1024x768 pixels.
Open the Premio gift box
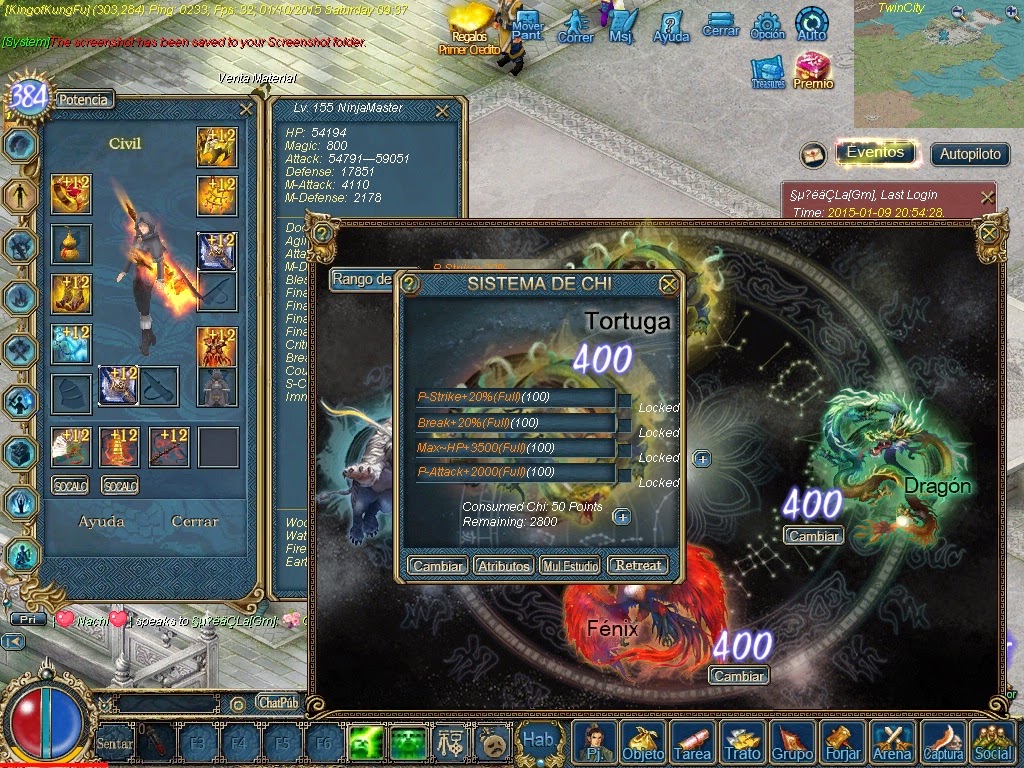pyautogui.click(x=814, y=71)
